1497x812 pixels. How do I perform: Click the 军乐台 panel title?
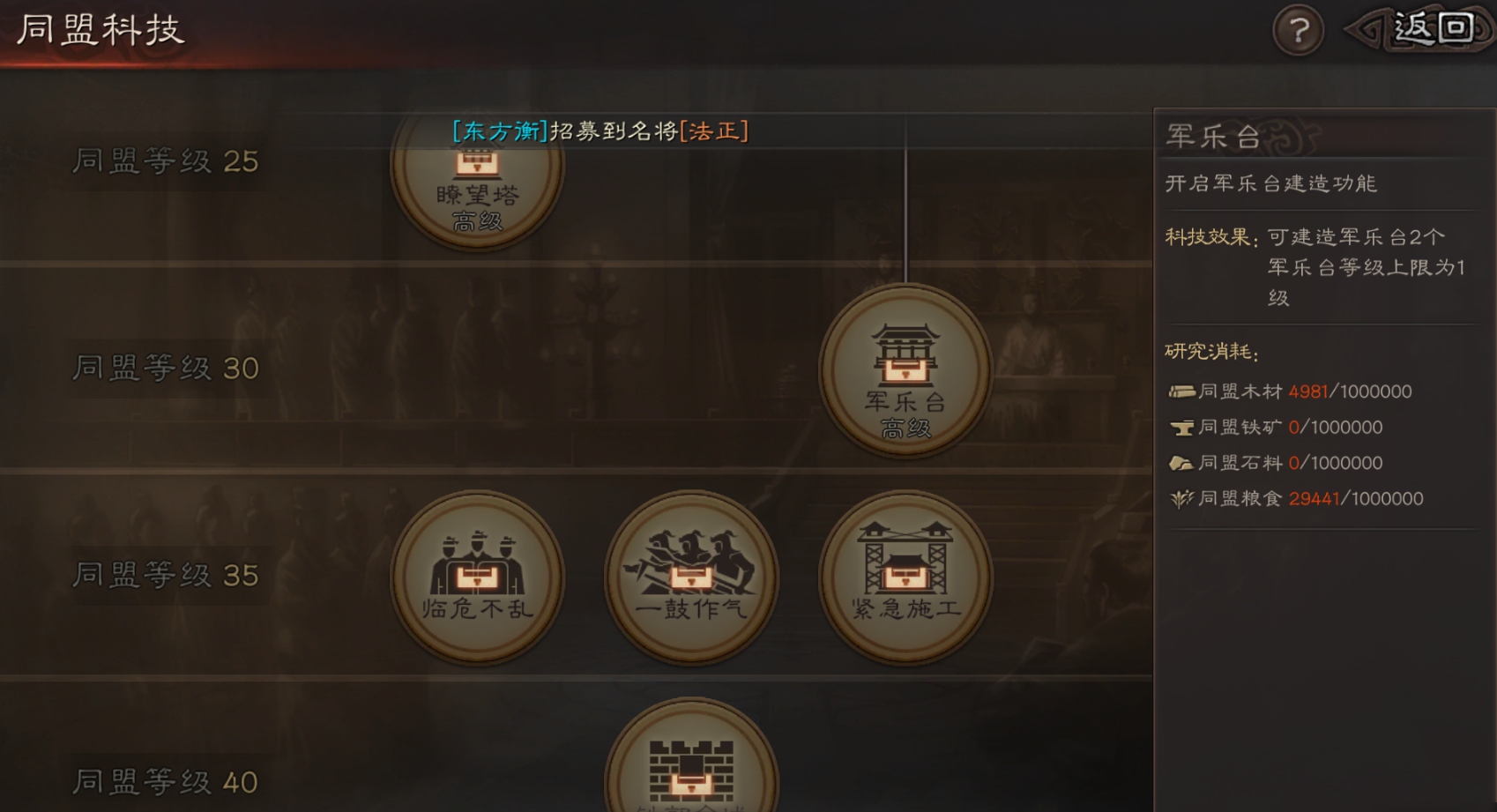pyautogui.click(x=1212, y=134)
